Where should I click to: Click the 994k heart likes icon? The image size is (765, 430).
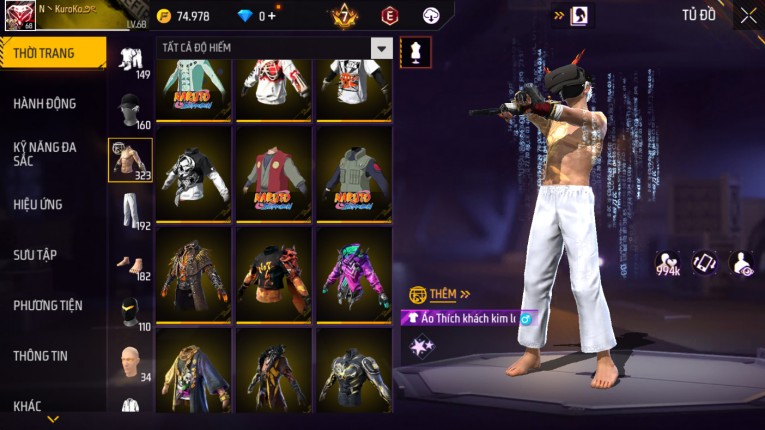point(669,264)
